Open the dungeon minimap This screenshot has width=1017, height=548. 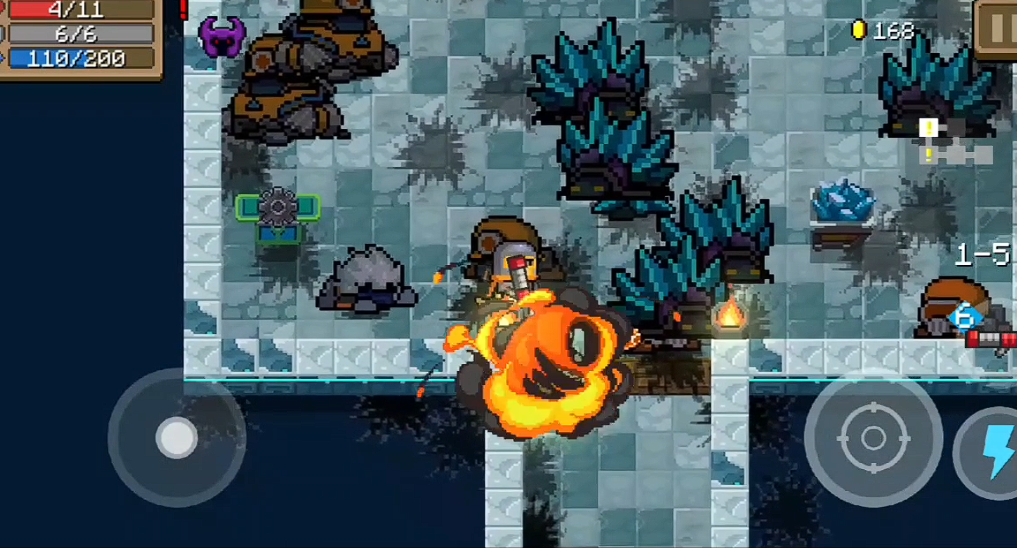[955, 142]
